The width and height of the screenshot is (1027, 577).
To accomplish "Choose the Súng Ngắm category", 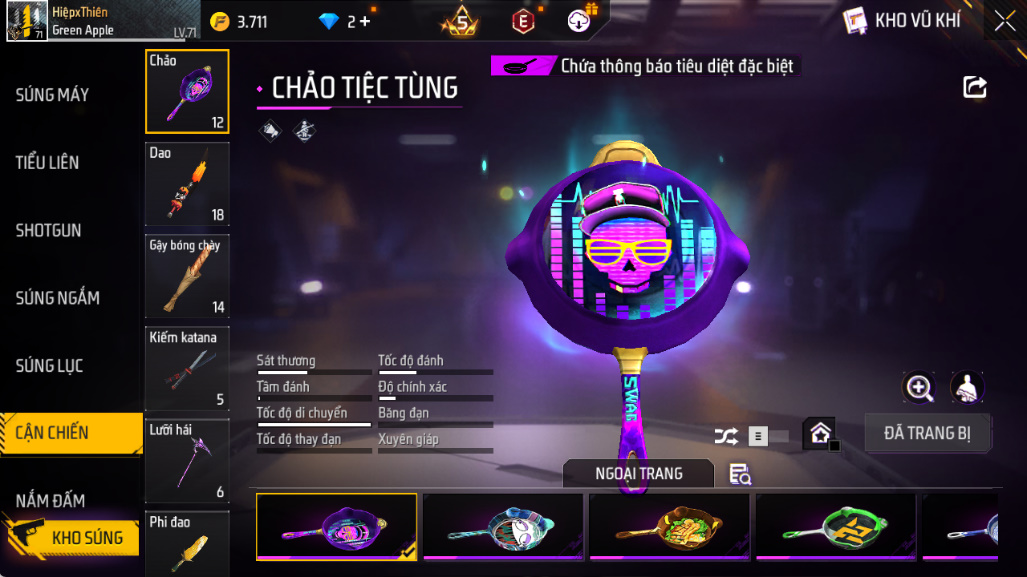I will pyautogui.click(x=57, y=298).
